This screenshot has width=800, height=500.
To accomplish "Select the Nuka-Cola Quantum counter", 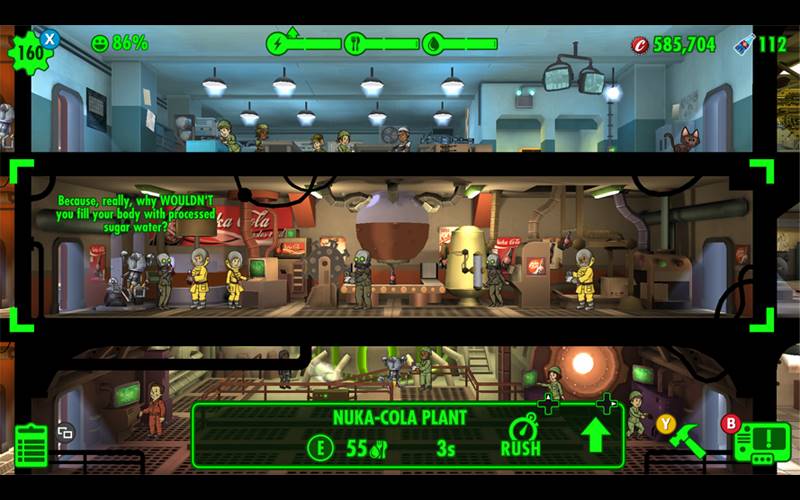I will pyautogui.click(x=759, y=44).
